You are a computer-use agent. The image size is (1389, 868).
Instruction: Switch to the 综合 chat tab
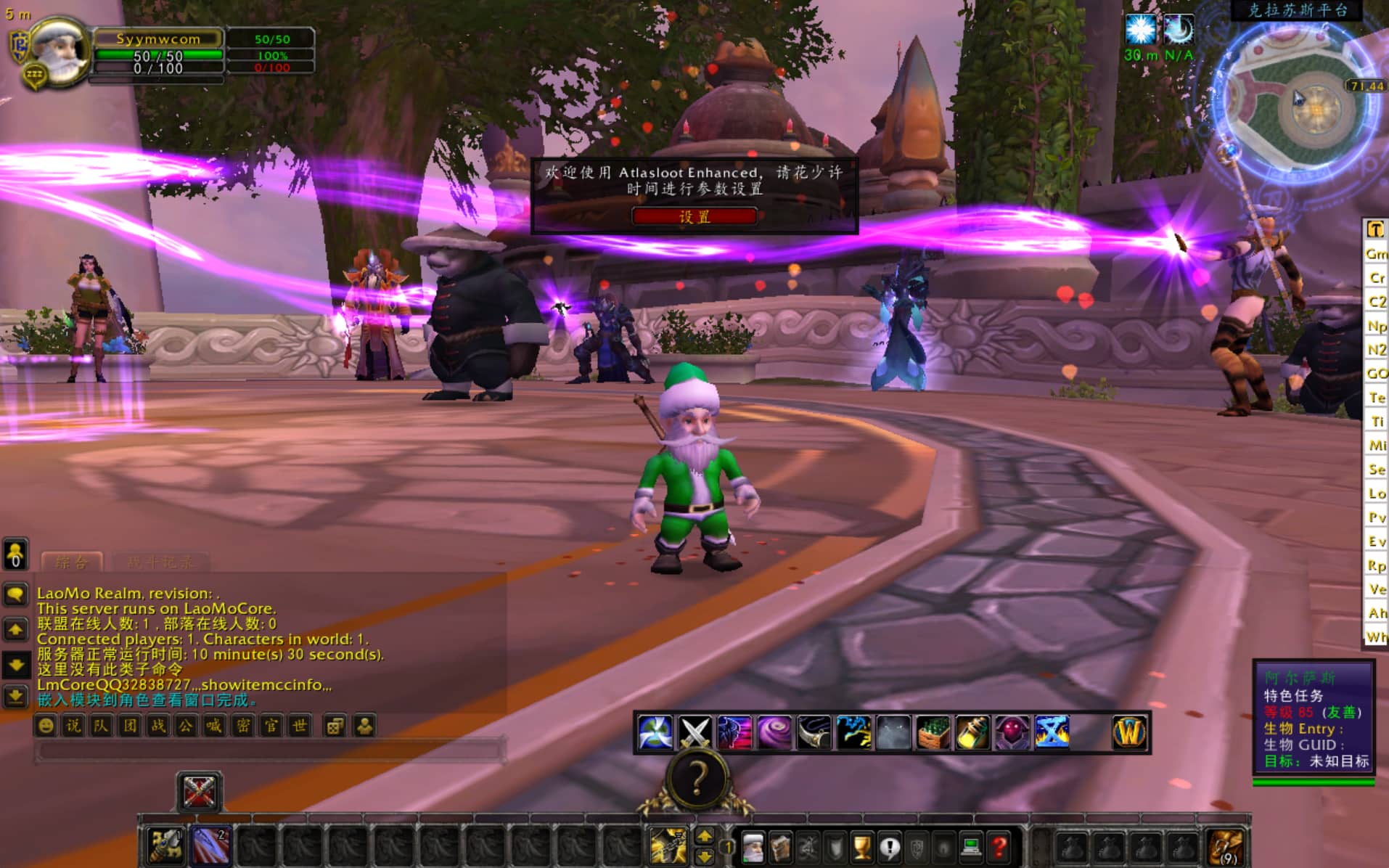pos(72,562)
